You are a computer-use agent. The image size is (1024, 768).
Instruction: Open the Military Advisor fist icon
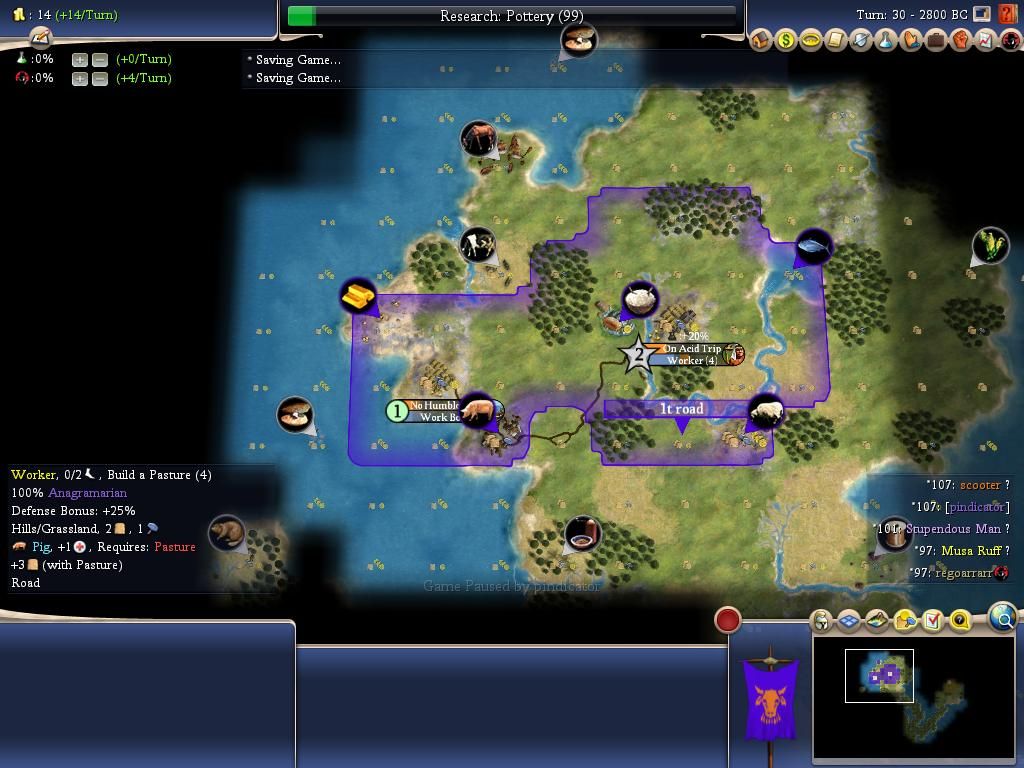point(961,41)
